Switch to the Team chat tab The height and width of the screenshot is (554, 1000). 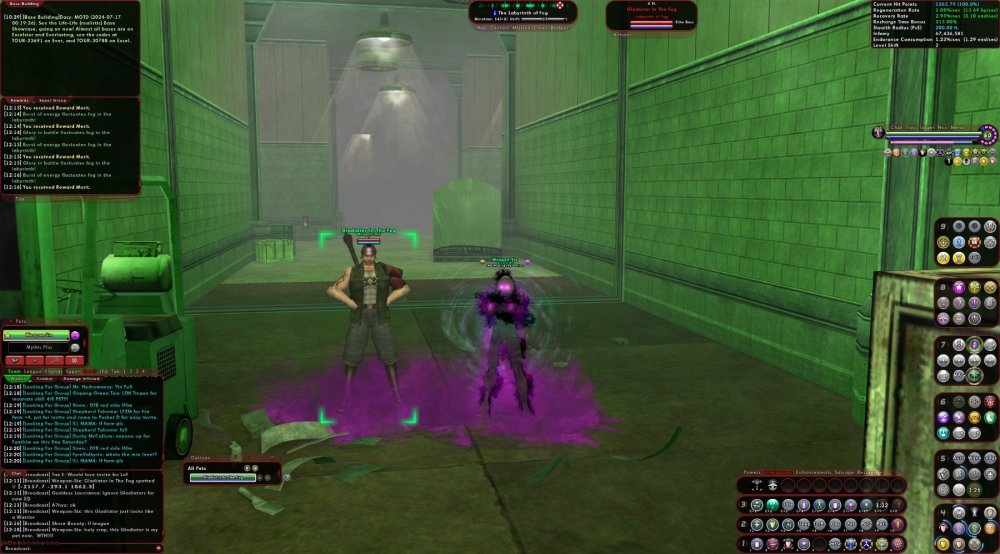pyautogui.click(x=13, y=370)
